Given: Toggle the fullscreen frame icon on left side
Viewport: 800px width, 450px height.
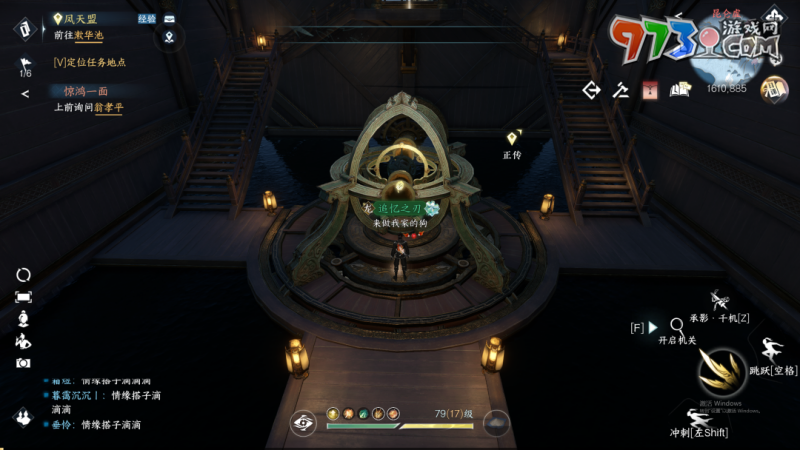Looking at the screenshot, I should click(x=23, y=297).
